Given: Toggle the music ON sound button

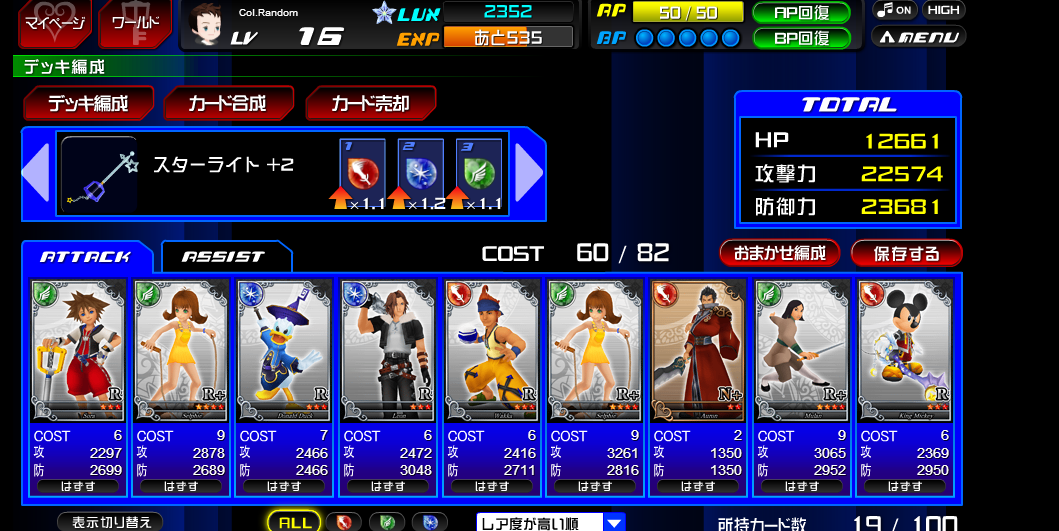Looking at the screenshot, I should 895,10.
